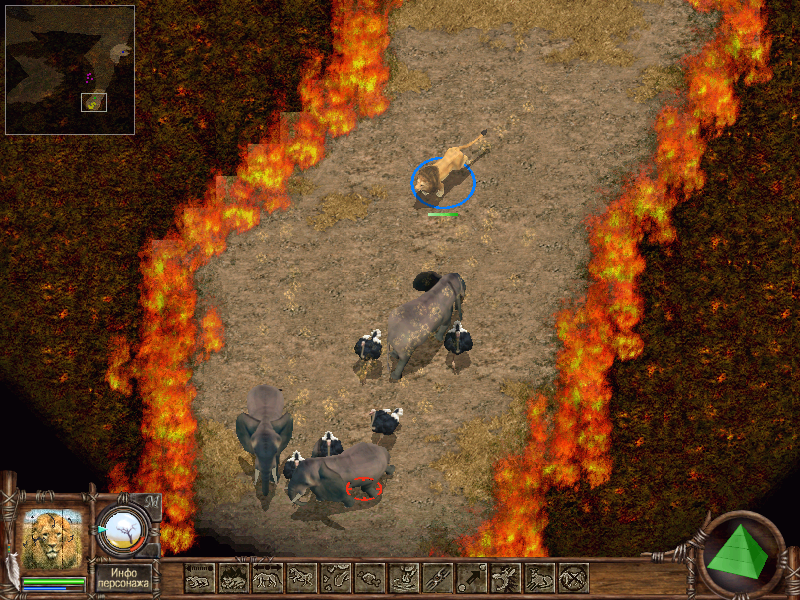Activate the lying lion rest command

[x=200, y=578]
